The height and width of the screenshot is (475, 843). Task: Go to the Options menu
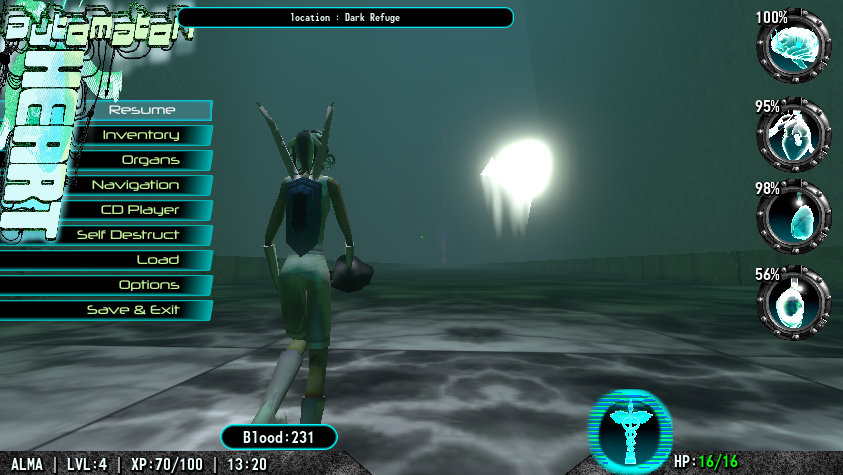[149, 285]
